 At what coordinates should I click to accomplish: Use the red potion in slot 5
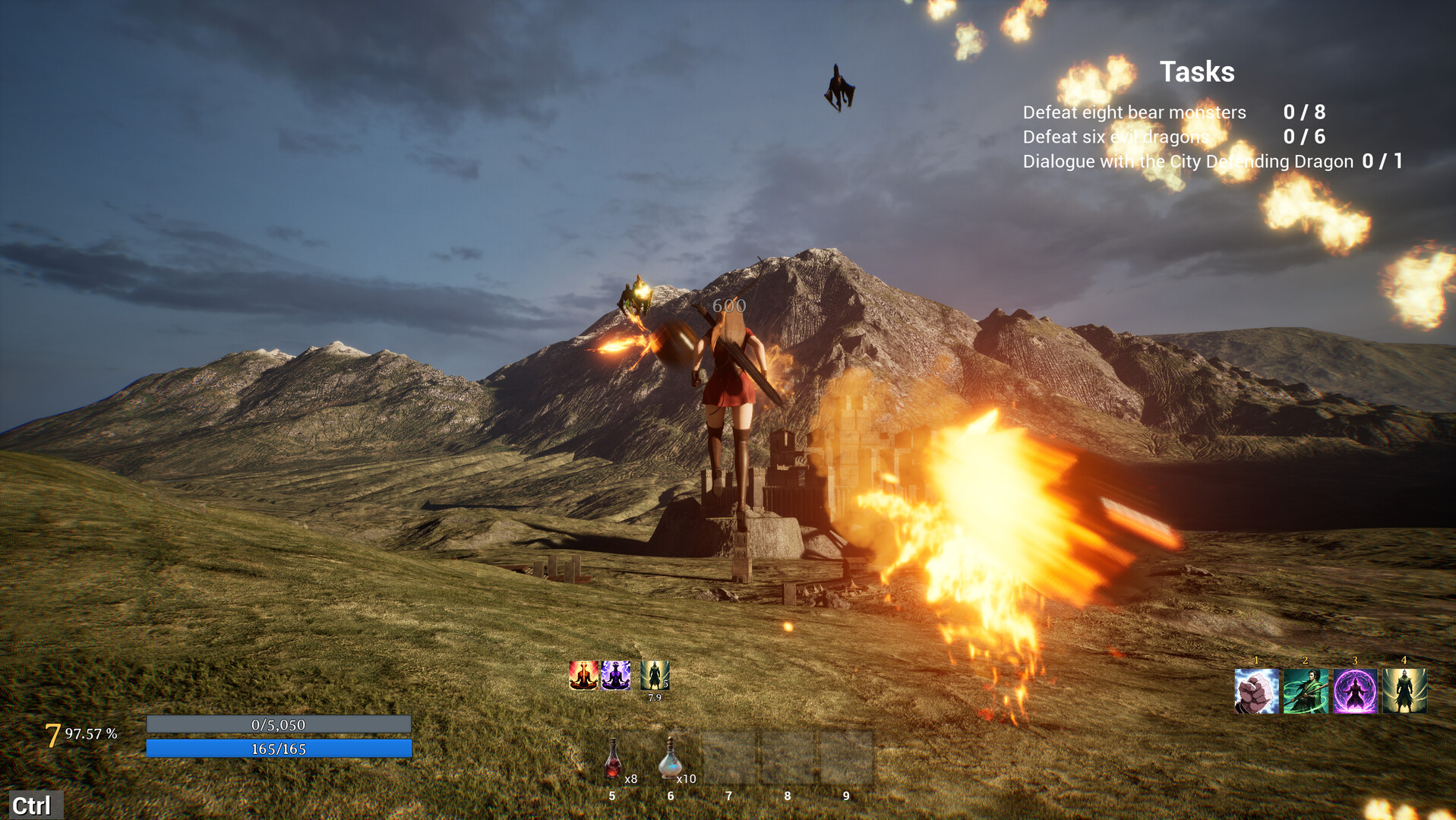[613, 758]
